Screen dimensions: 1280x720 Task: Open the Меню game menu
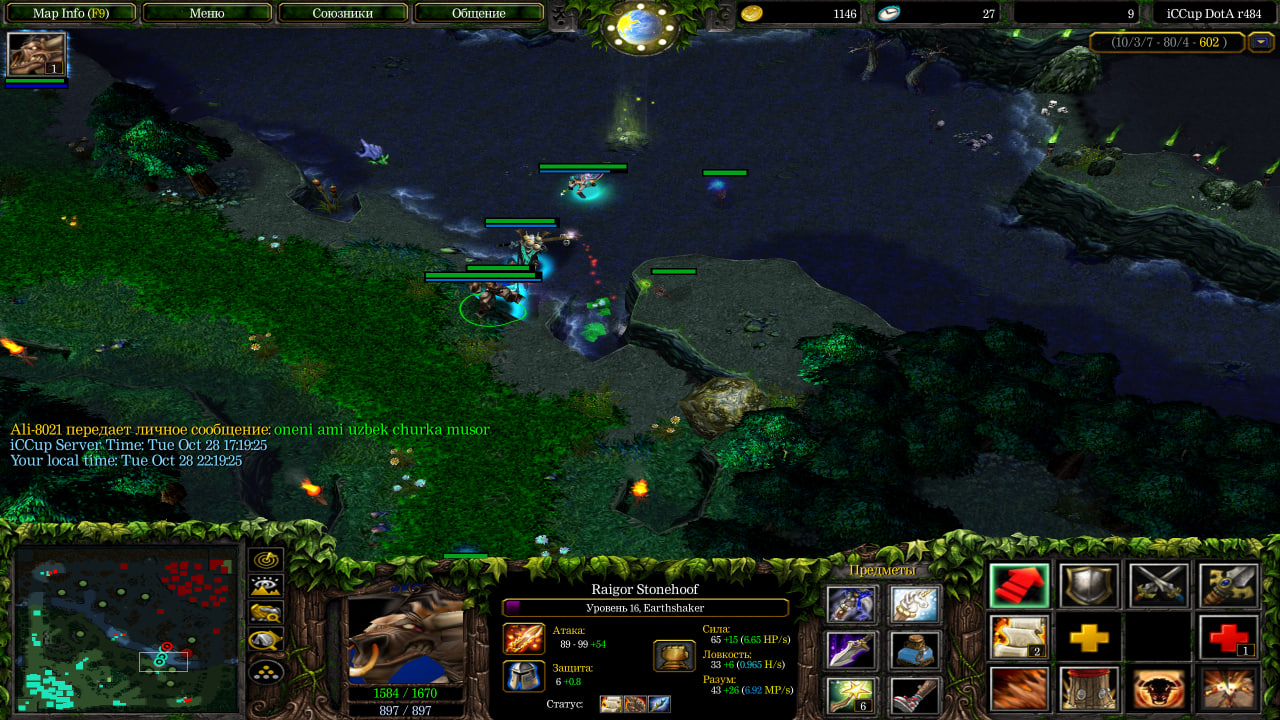(x=207, y=13)
